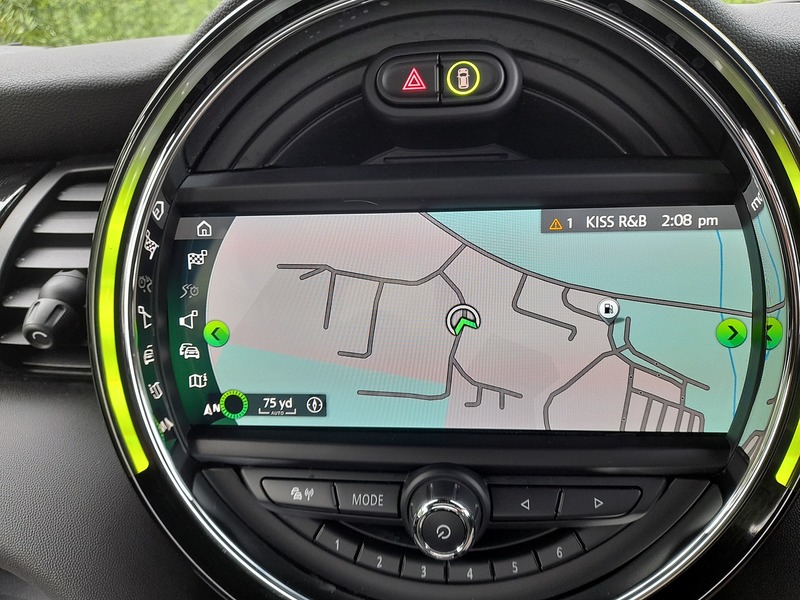Tap the compass orientation icon
The height and width of the screenshot is (600, 800).
pyautogui.click(x=315, y=405)
